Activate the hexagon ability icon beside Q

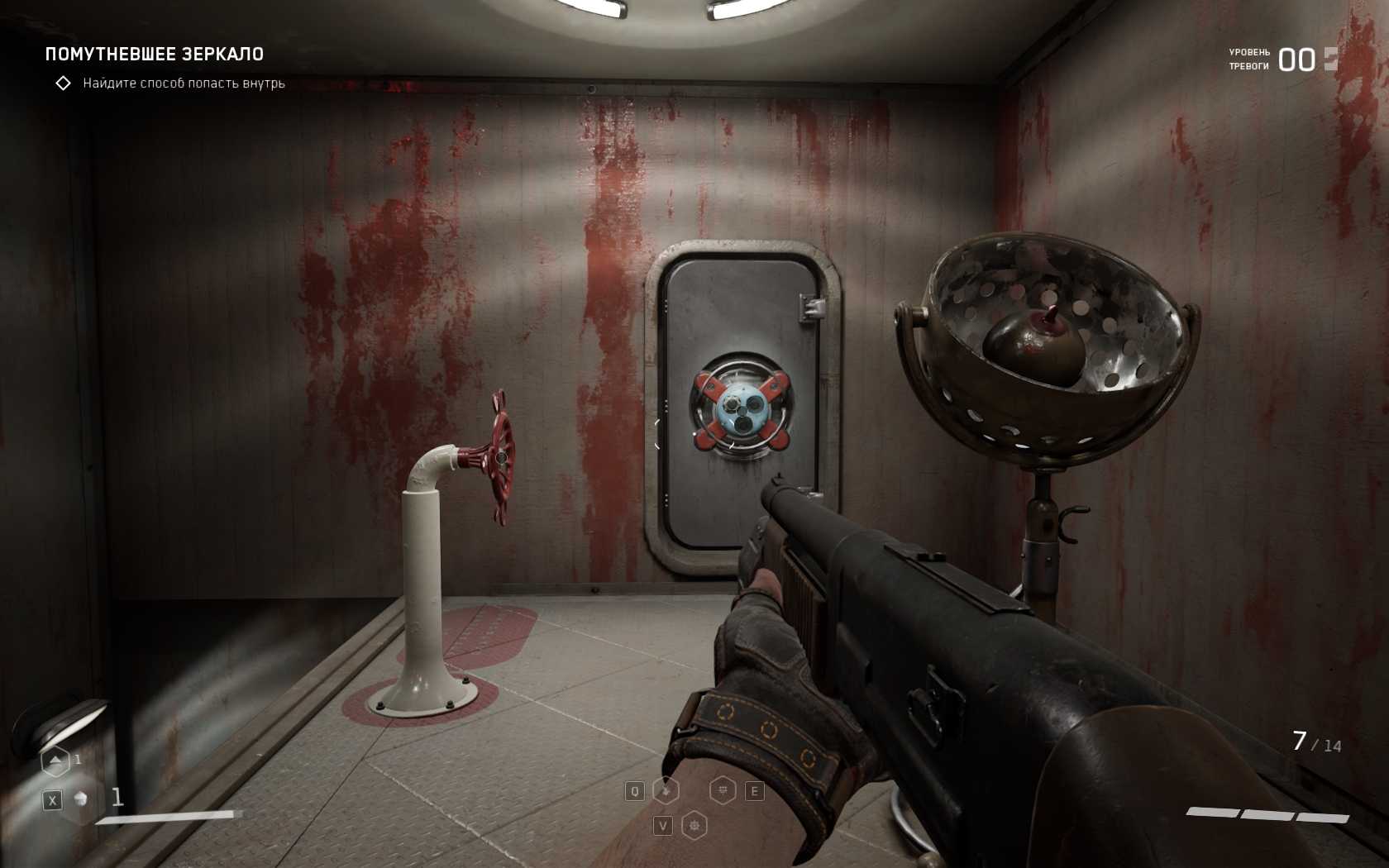coord(666,791)
